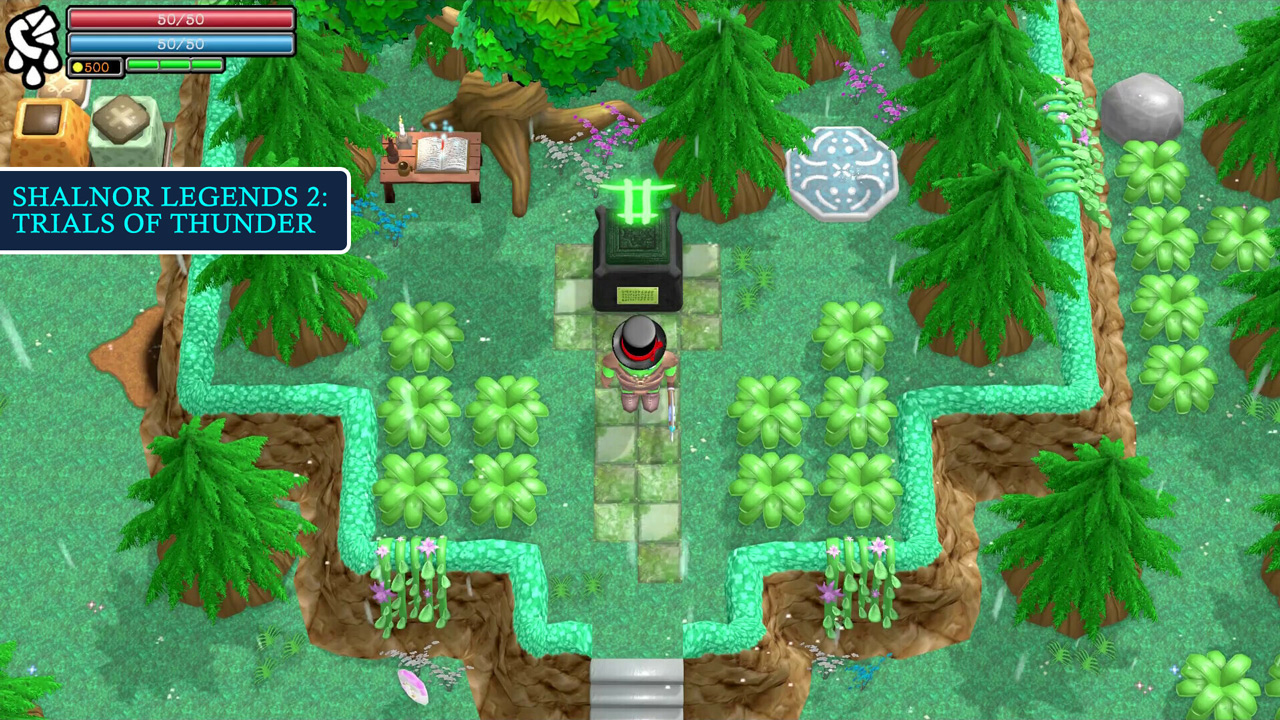
Task: Click the large grey boulder top-right
Action: coord(1142,108)
